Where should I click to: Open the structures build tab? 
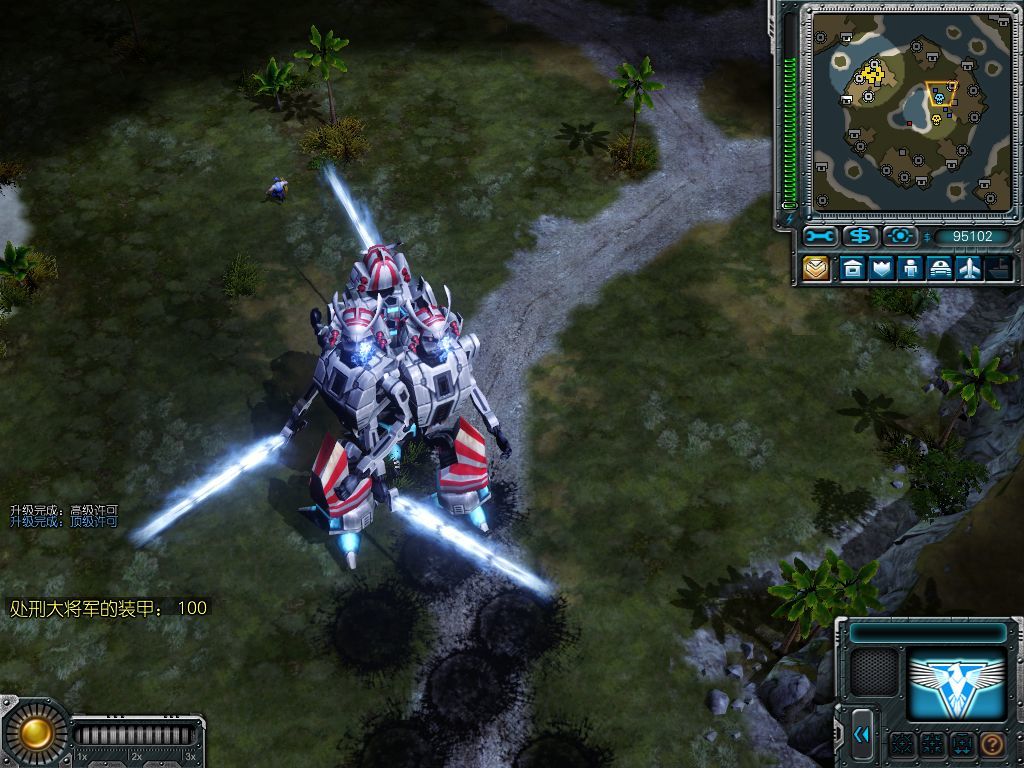click(x=852, y=268)
